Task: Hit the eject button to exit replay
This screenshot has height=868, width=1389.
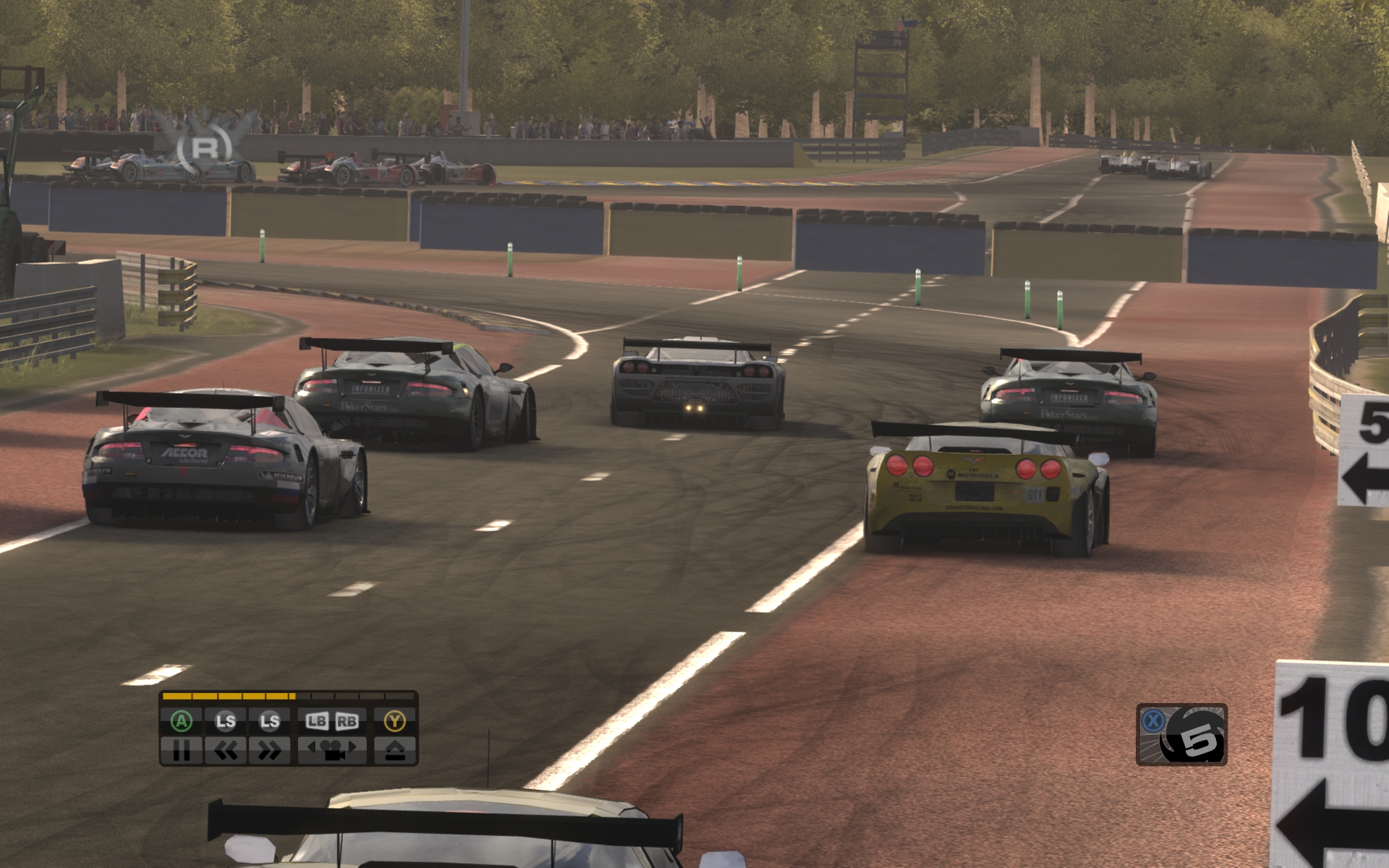Action: (x=395, y=751)
